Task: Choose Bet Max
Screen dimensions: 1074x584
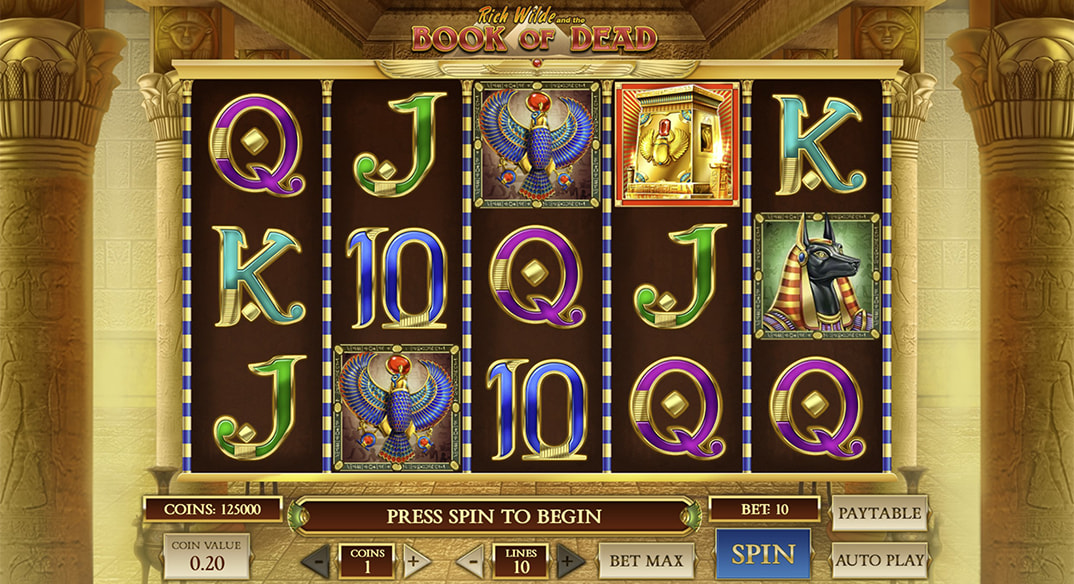Action: click(x=646, y=560)
